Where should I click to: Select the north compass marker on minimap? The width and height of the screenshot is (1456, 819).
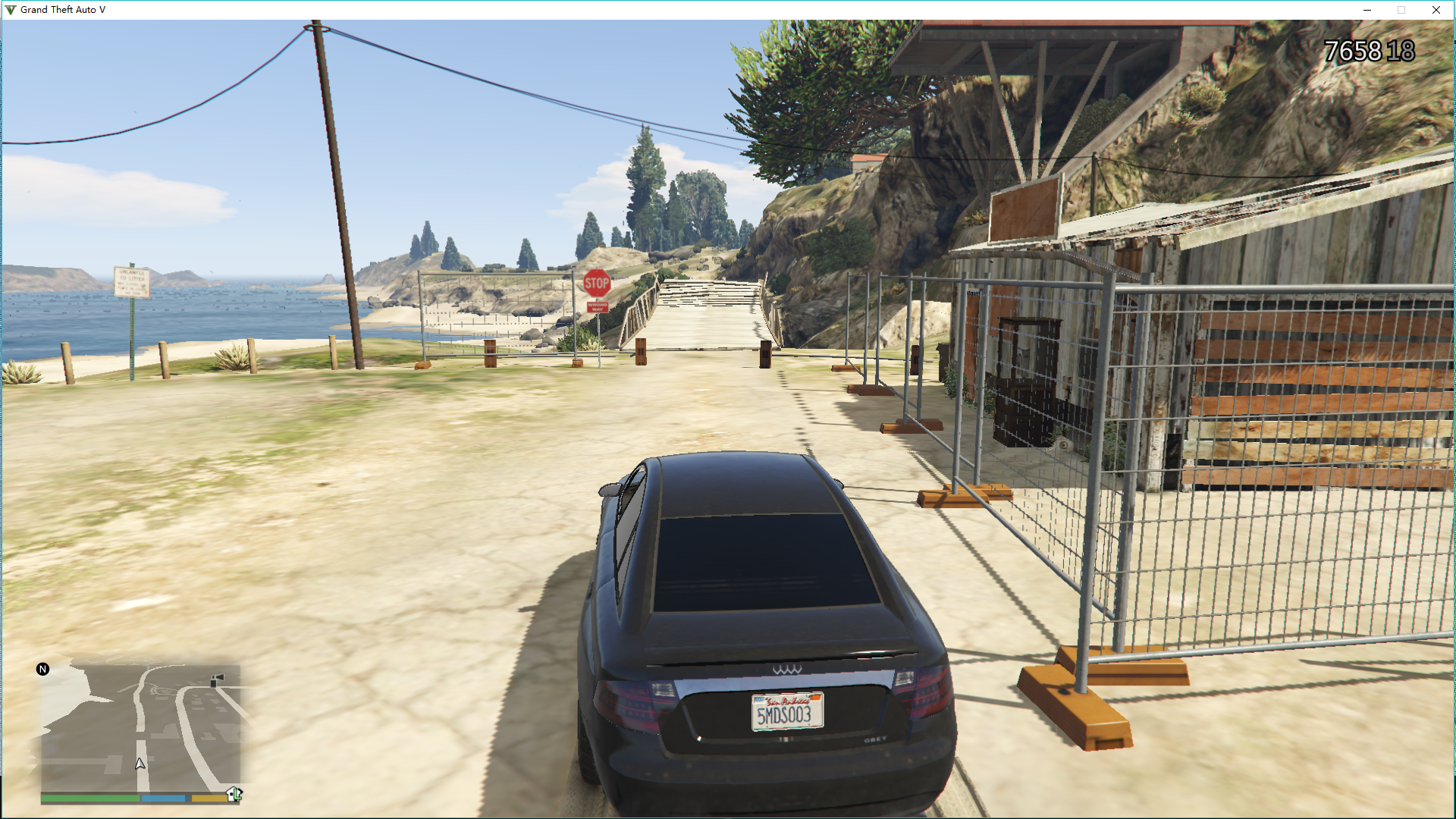tap(43, 669)
